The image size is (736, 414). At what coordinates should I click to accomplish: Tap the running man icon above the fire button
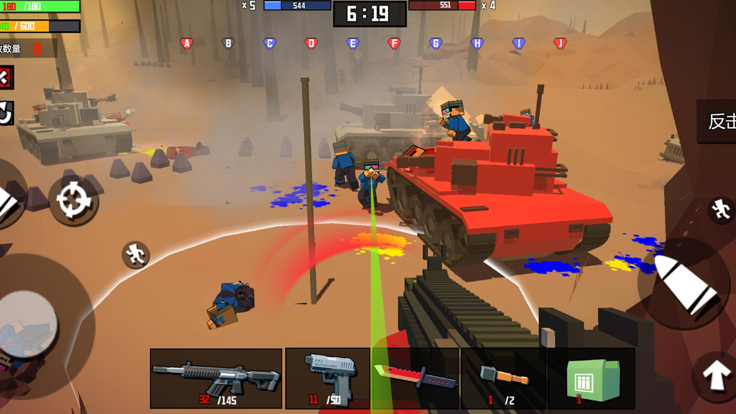tap(721, 209)
